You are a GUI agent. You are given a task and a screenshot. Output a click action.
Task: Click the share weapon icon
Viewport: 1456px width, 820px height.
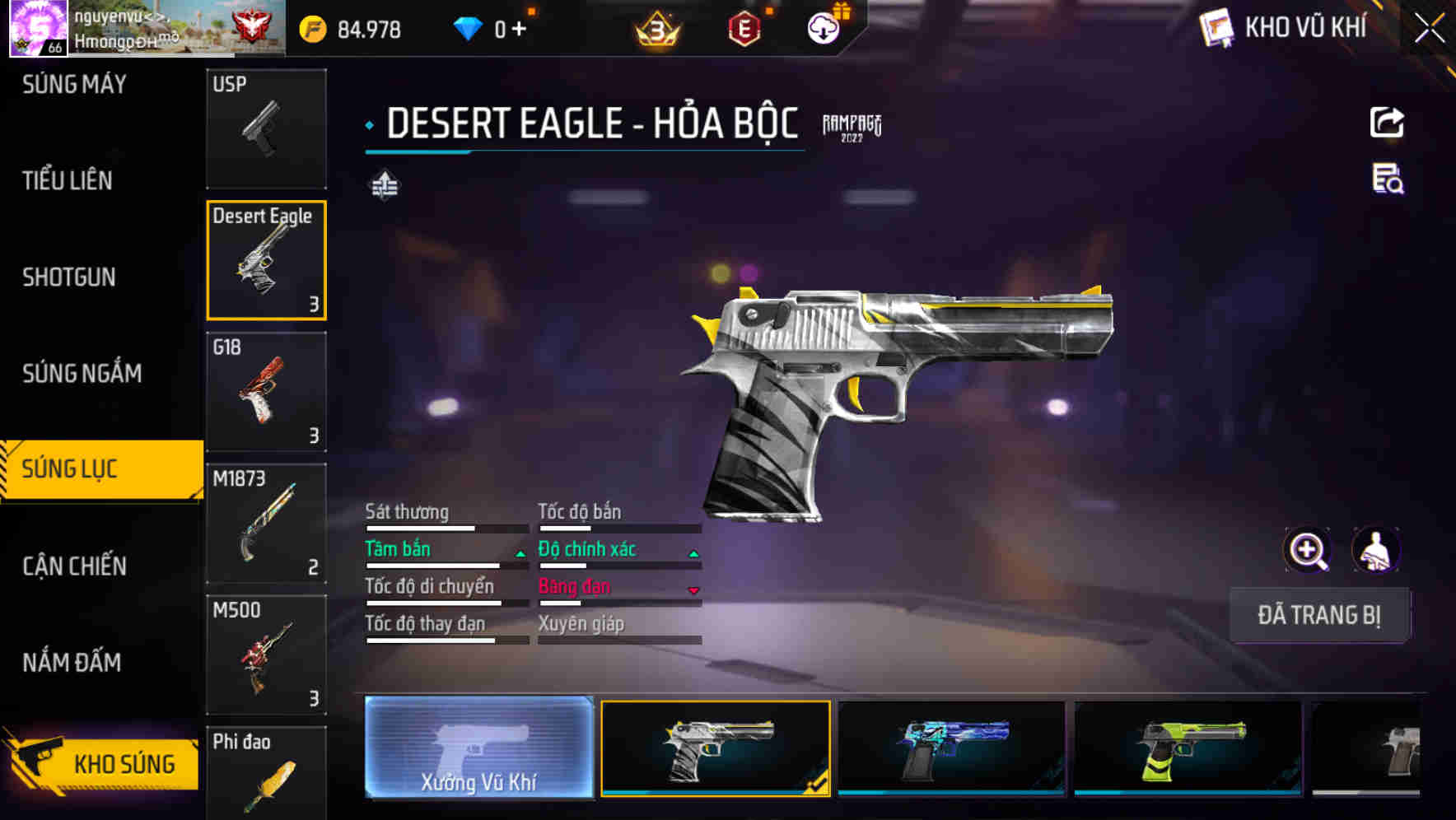click(1388, 122)
